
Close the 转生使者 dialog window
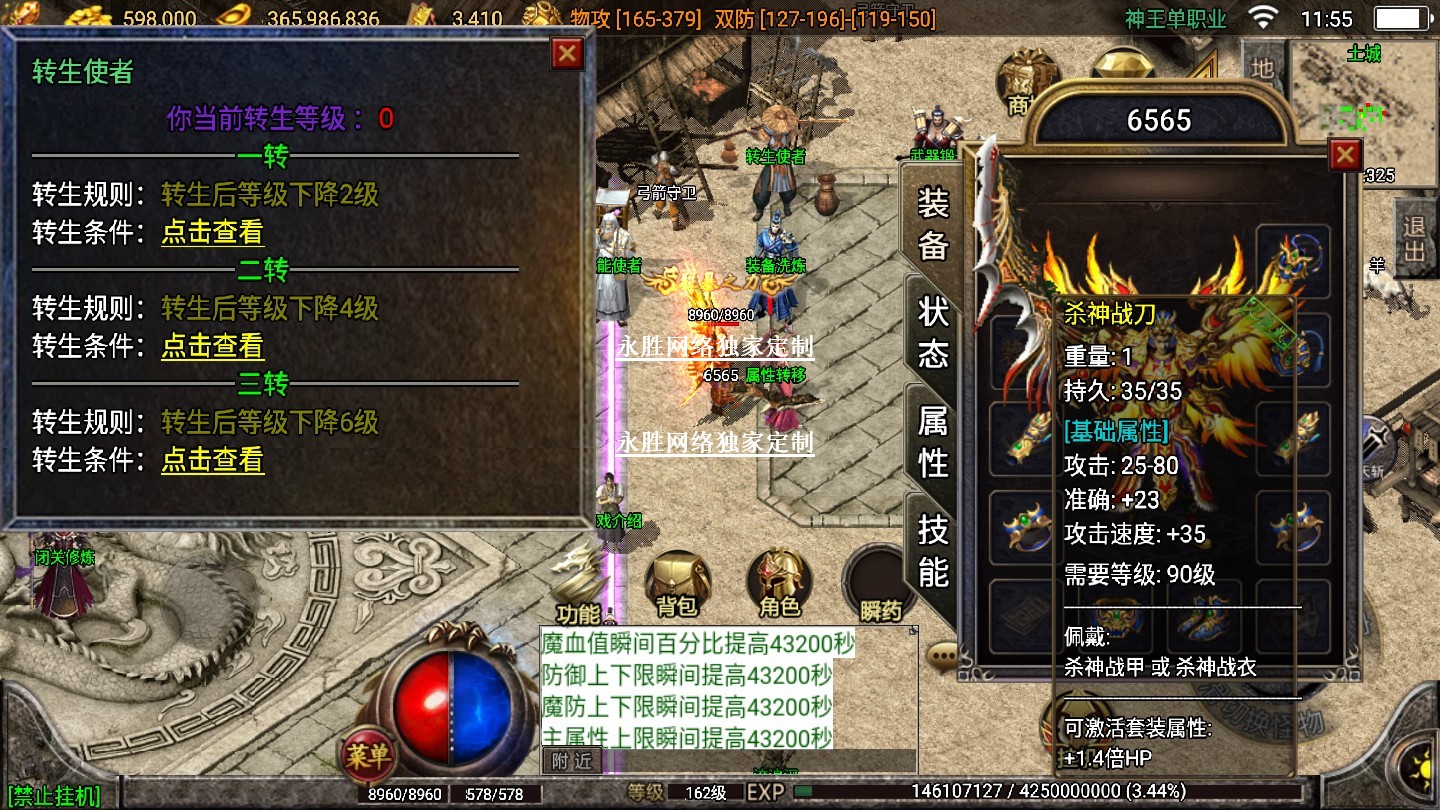(567, 54)
